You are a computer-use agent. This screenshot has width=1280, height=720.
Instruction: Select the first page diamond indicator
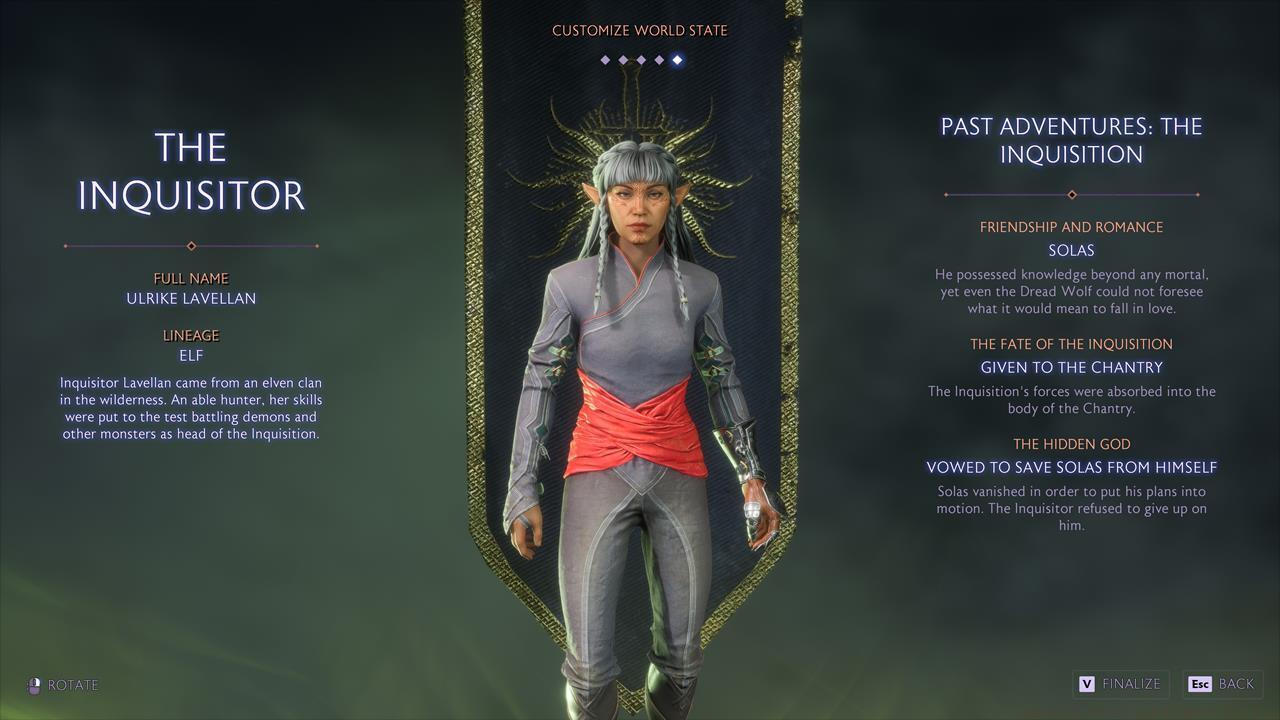(605, 60)
